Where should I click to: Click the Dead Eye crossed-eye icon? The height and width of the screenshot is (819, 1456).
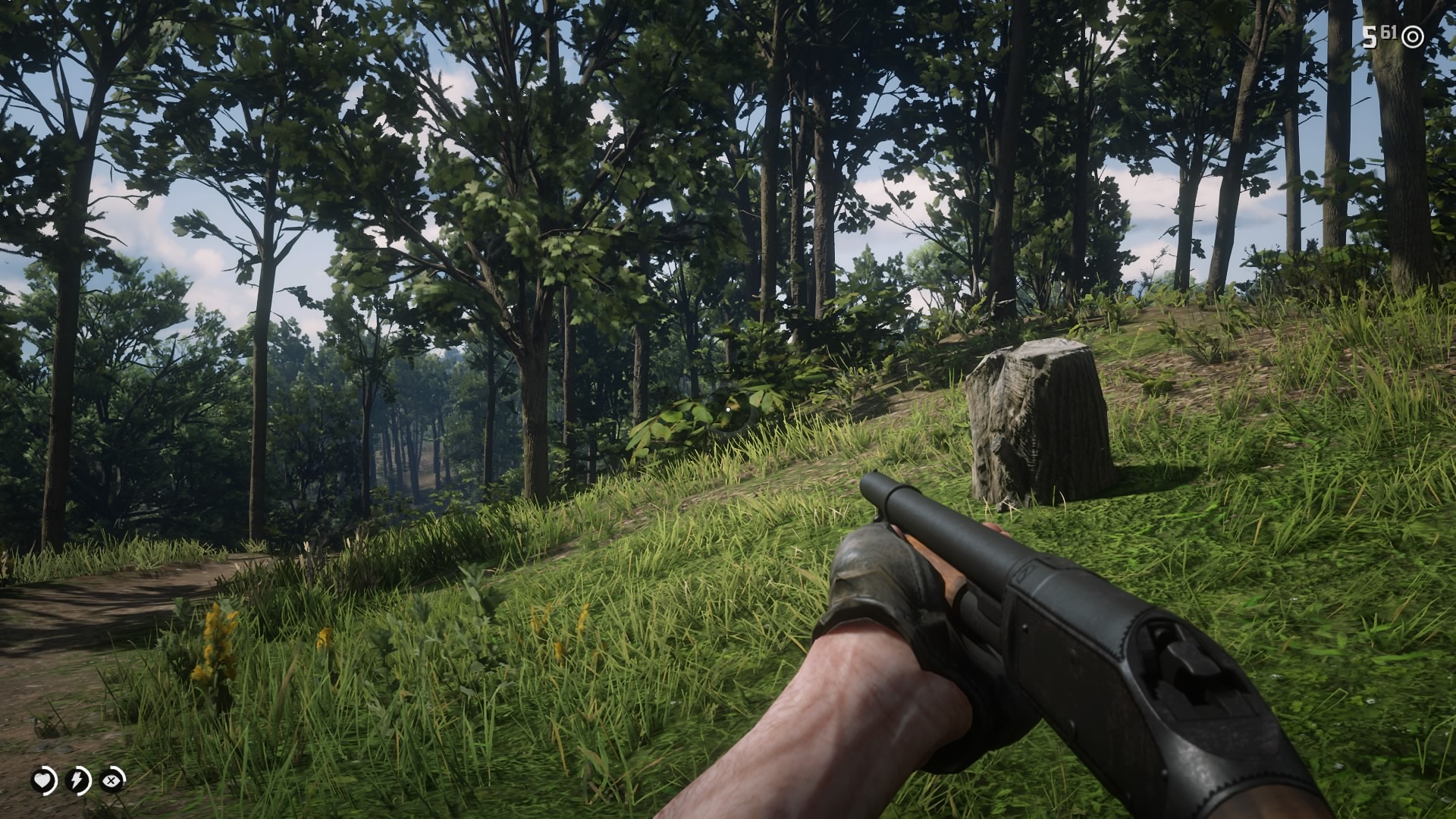tap(111, 780)
